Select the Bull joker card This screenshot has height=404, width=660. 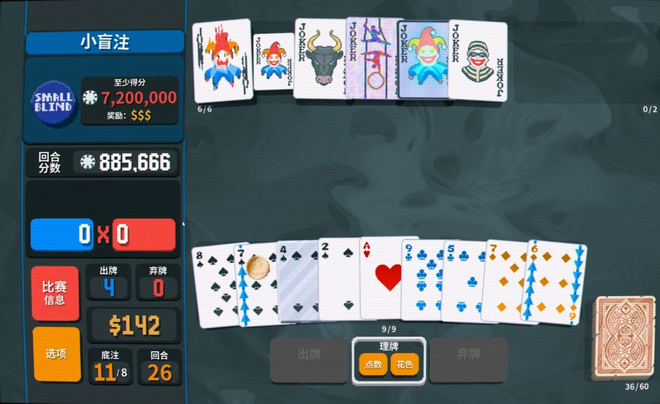pyautogui.click(x=318, y=60)
